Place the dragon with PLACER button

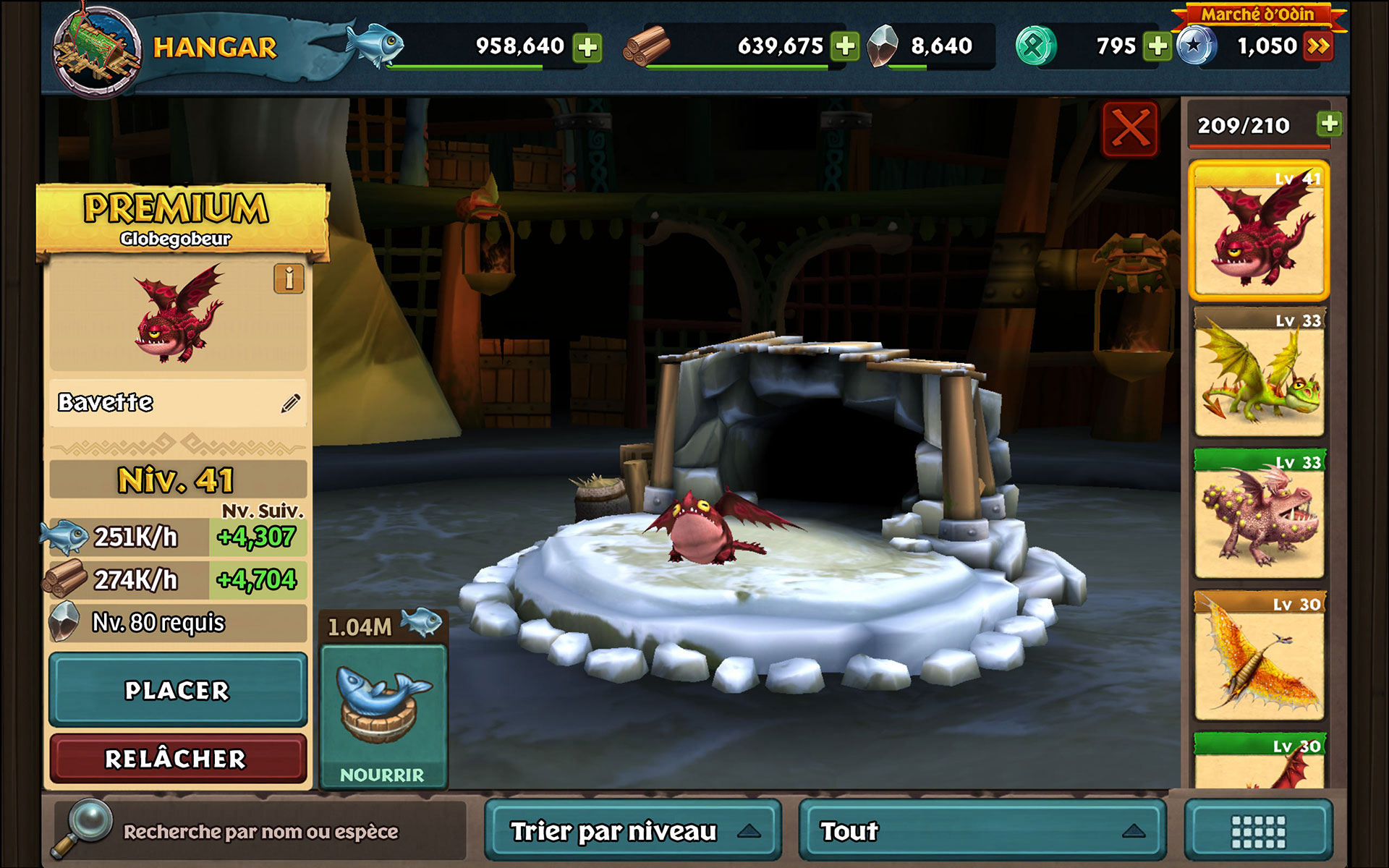coord(178,690)
